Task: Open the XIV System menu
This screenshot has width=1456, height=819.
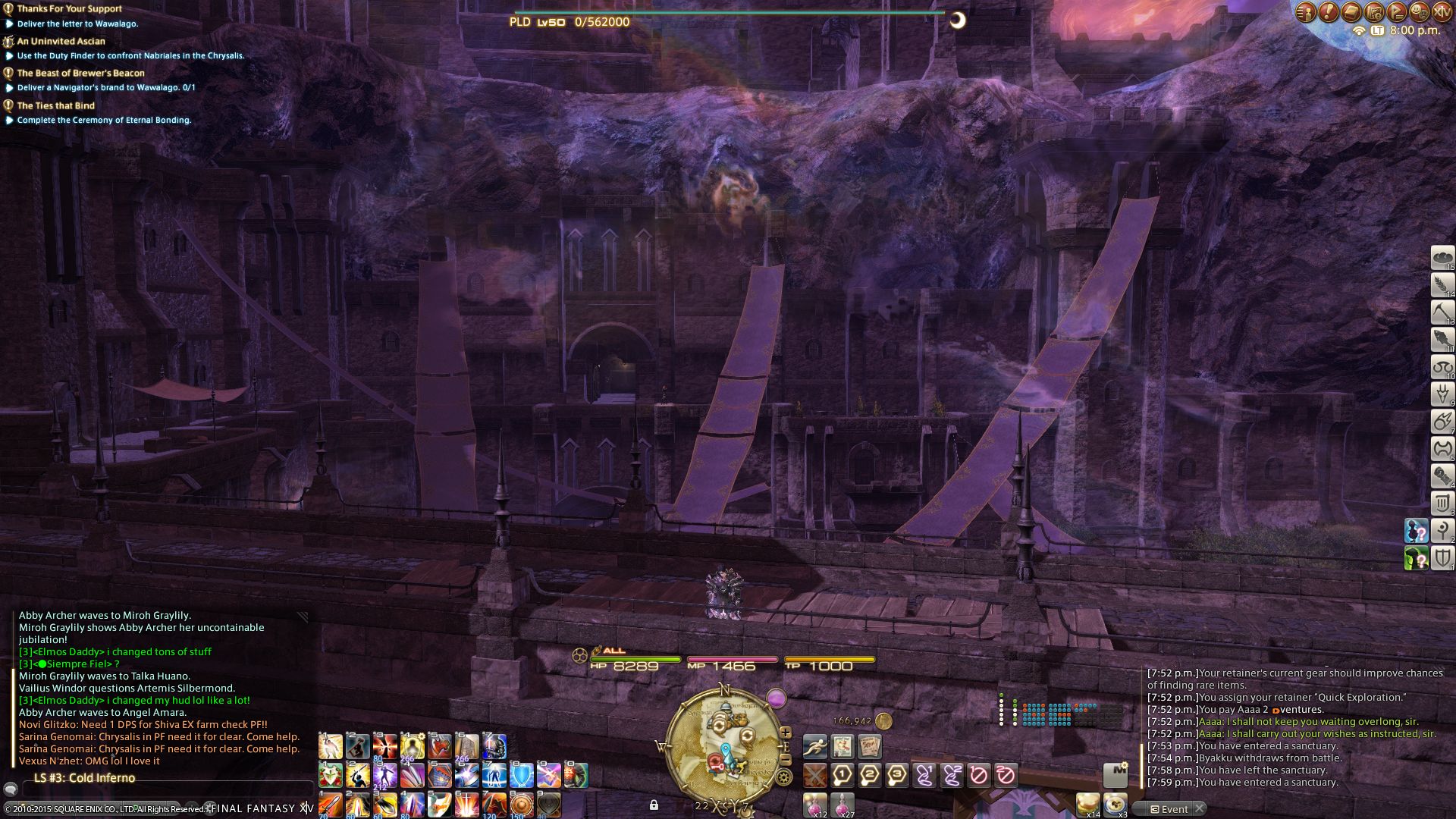Action: 1442,11
